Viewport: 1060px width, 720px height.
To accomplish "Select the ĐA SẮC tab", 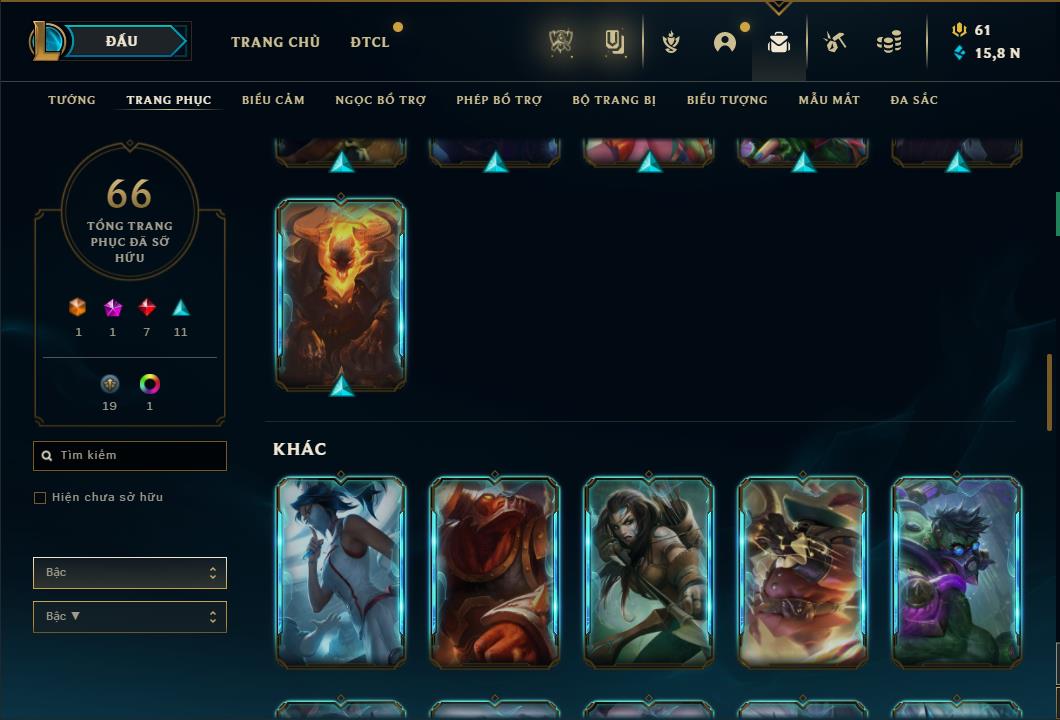I will [x=914, y=100].
